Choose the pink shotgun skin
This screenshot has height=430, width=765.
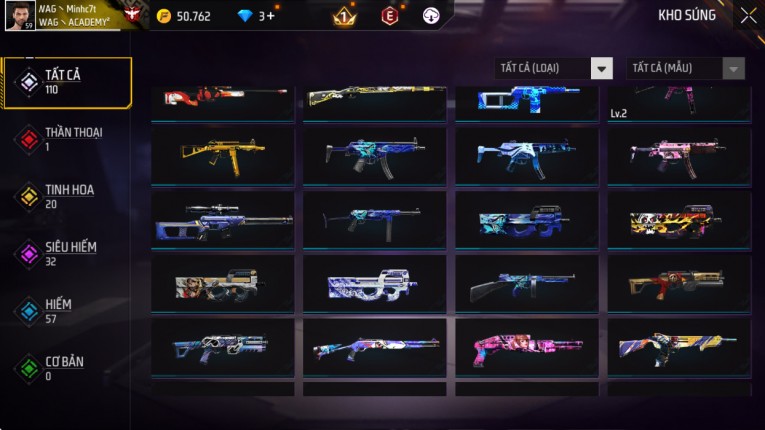[526, 348]
